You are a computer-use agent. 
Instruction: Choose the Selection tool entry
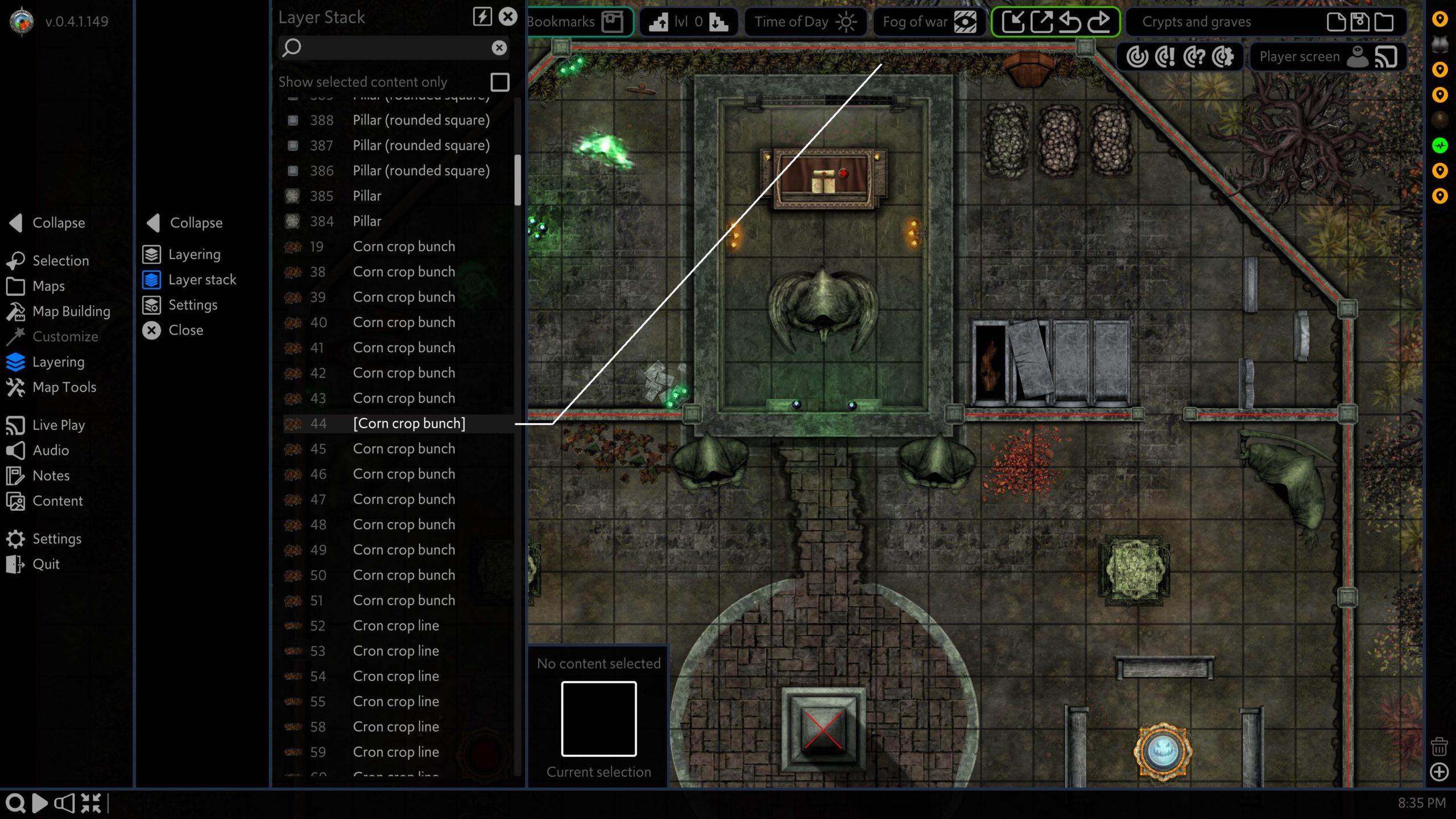(60, 260)
